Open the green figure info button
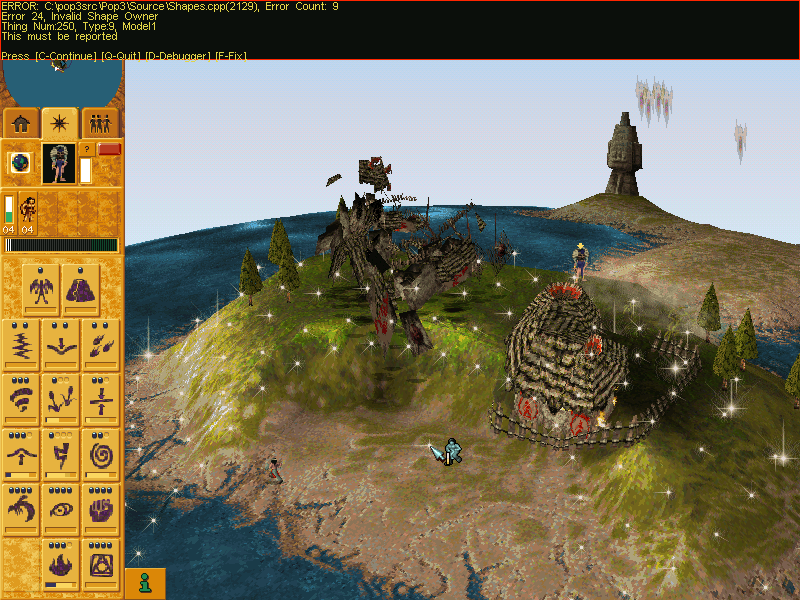The image size is (800, 600). pos(145,582)
